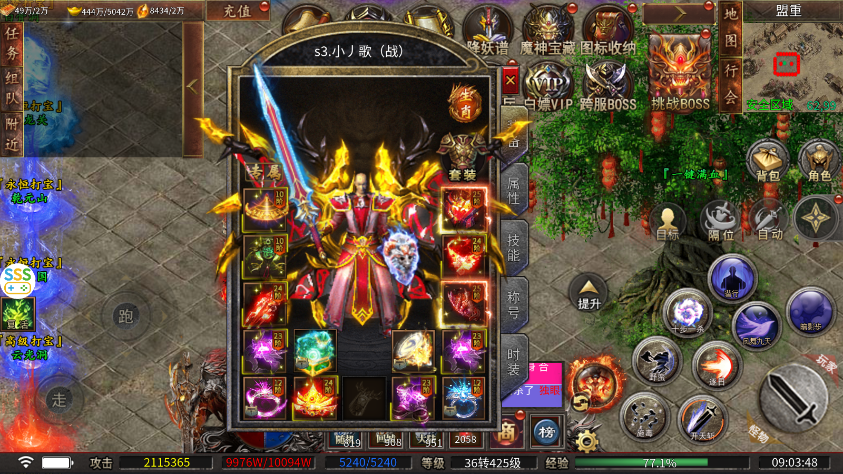Open the 称号 titles tab
This screenshot has width=843, height=474.
click(514, 302)
